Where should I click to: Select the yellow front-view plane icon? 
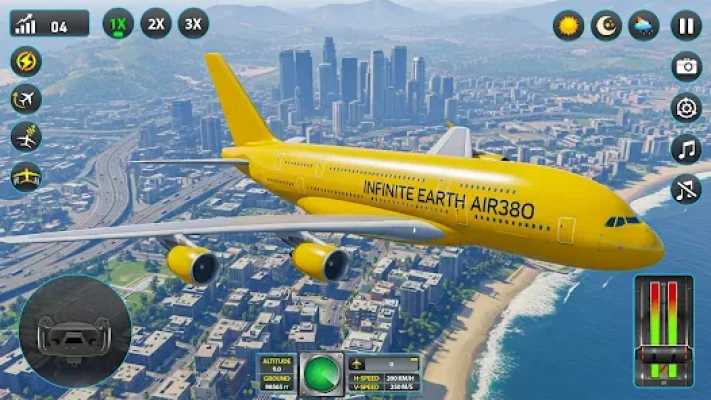coord(26,176)
